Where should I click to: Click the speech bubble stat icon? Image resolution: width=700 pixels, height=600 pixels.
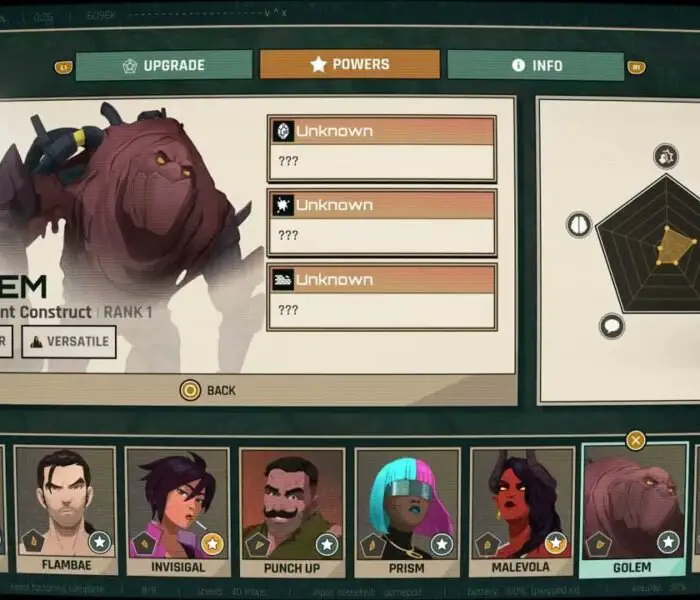[611, 325]
